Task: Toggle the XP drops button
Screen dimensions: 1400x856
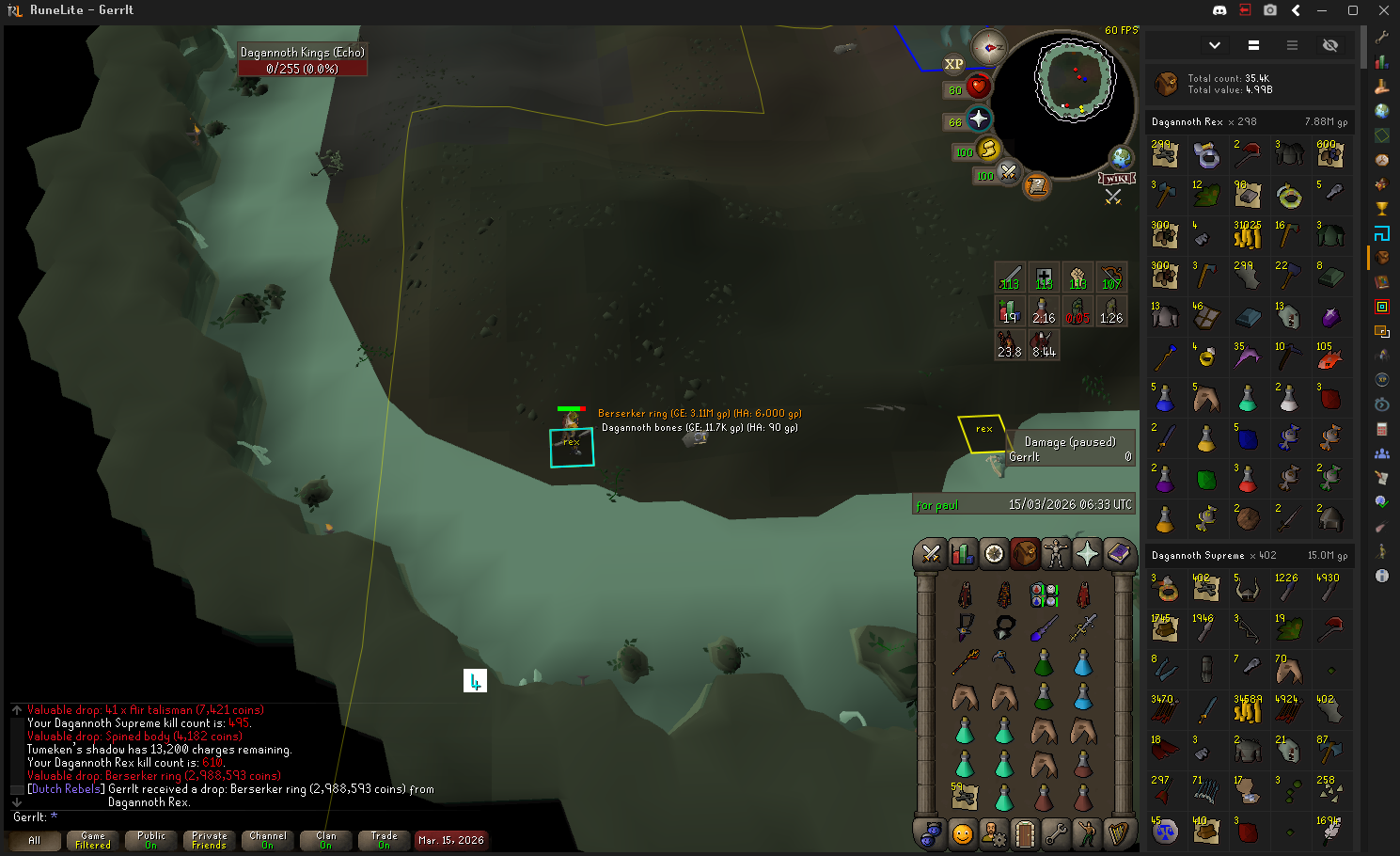Action: click(953, 64)
